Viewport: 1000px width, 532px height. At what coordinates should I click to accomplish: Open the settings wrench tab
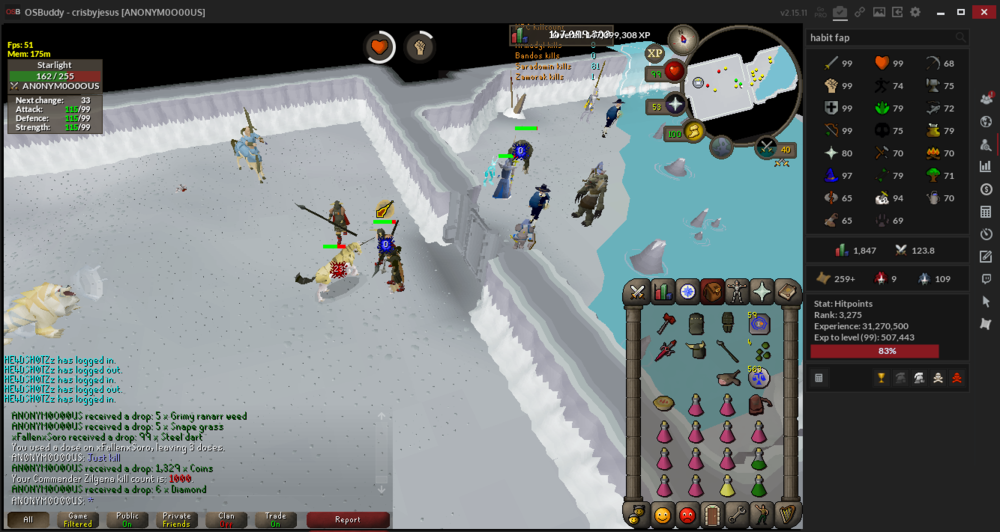coord(737,515)
